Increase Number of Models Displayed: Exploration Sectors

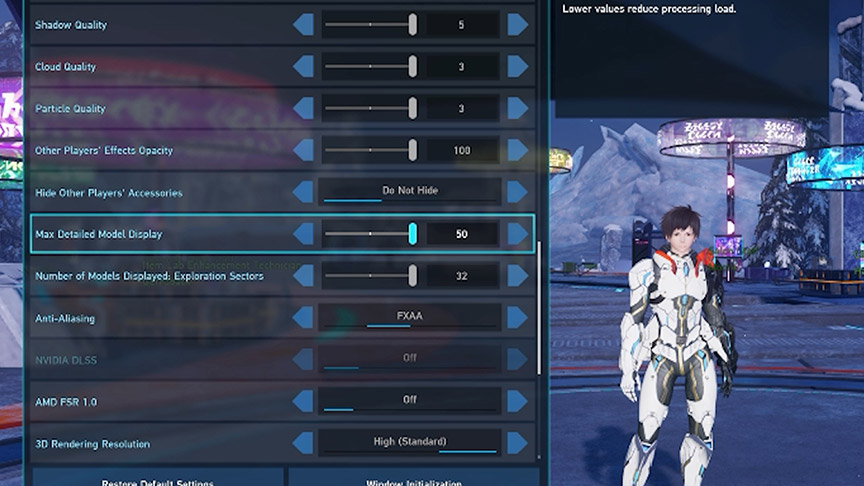pos(517,276)
